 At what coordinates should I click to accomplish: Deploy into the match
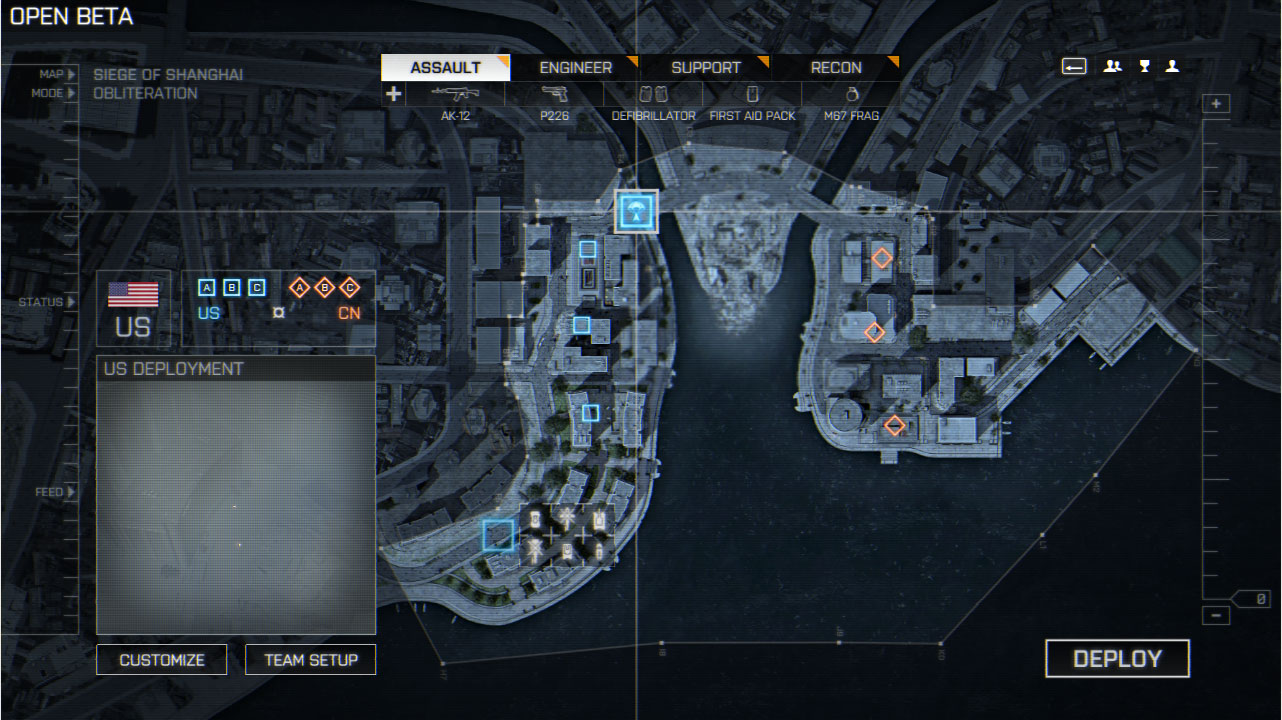[x=1117, y=659]
